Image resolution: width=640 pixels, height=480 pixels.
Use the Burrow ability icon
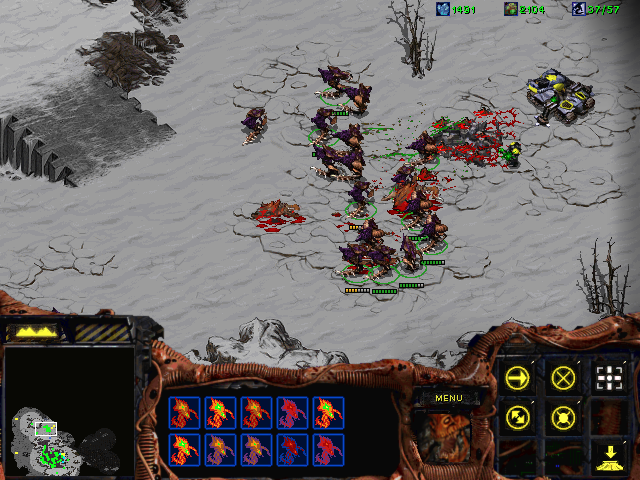tap(609, 455)
